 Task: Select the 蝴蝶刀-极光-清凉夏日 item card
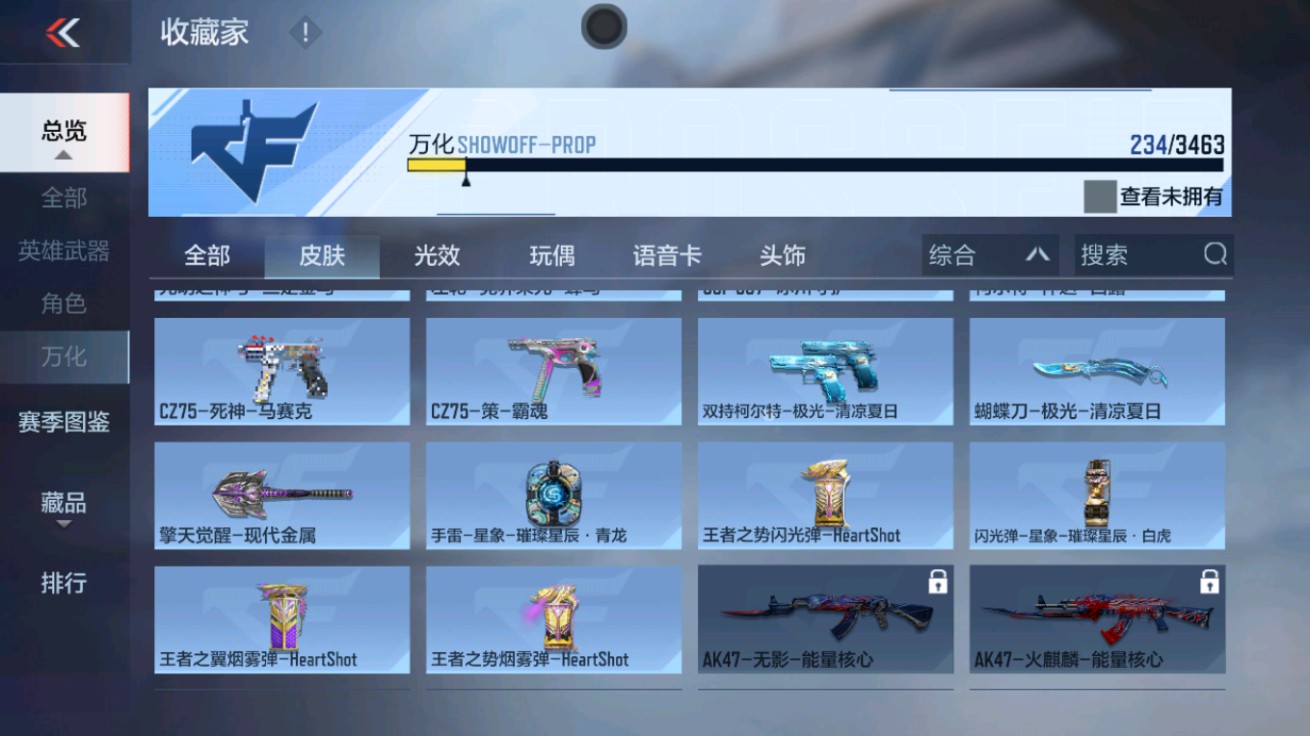pyautogui.click(x=1096, y=370)
